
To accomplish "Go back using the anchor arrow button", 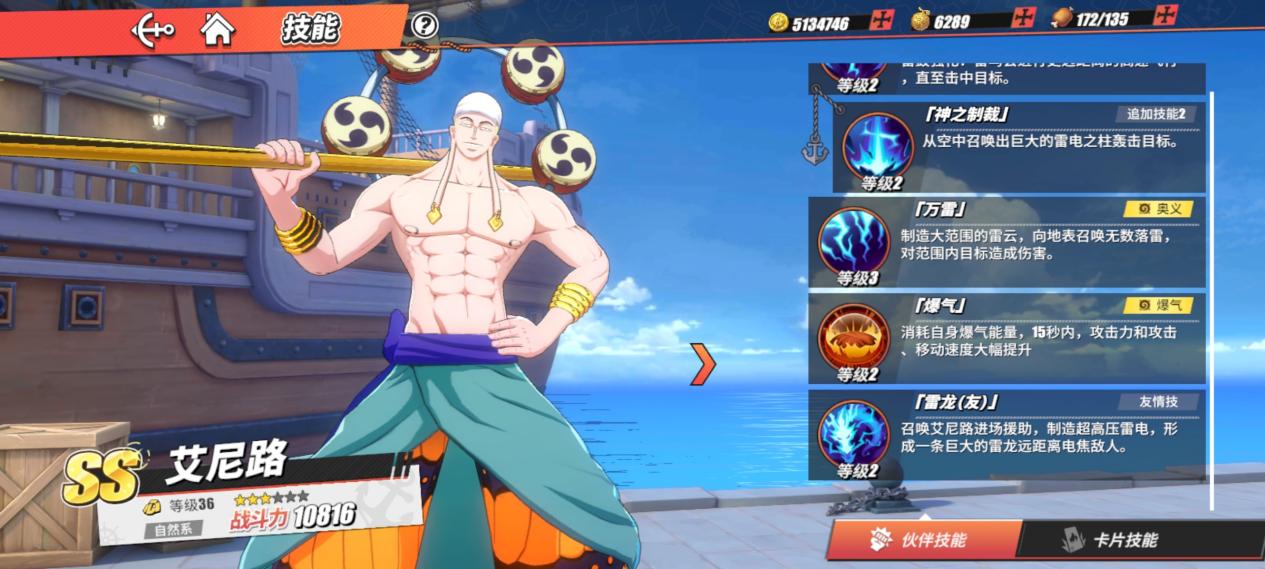I will pos(153,29).
